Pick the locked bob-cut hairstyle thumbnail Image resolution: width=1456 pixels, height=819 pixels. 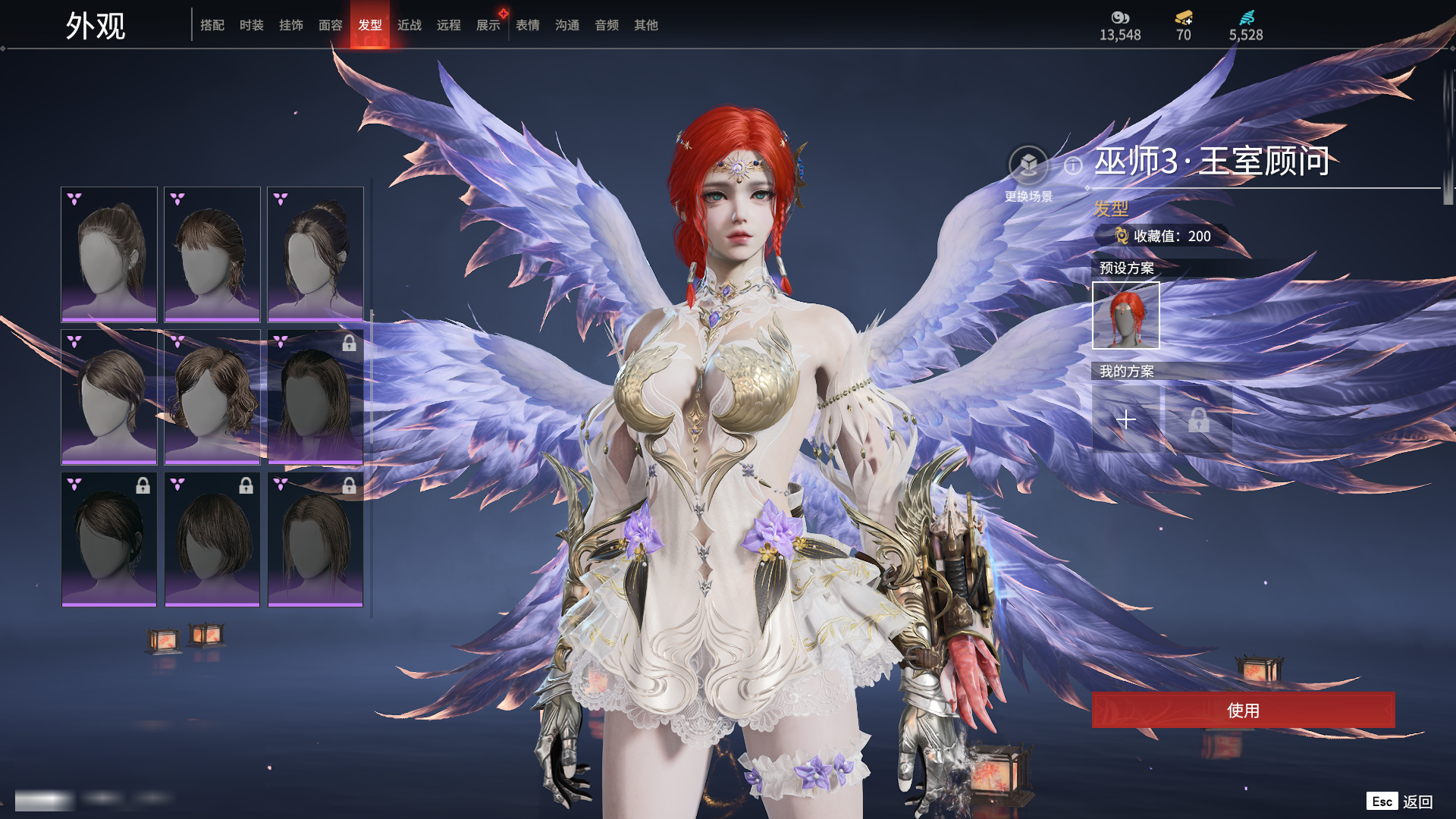[x=212, y=539]
